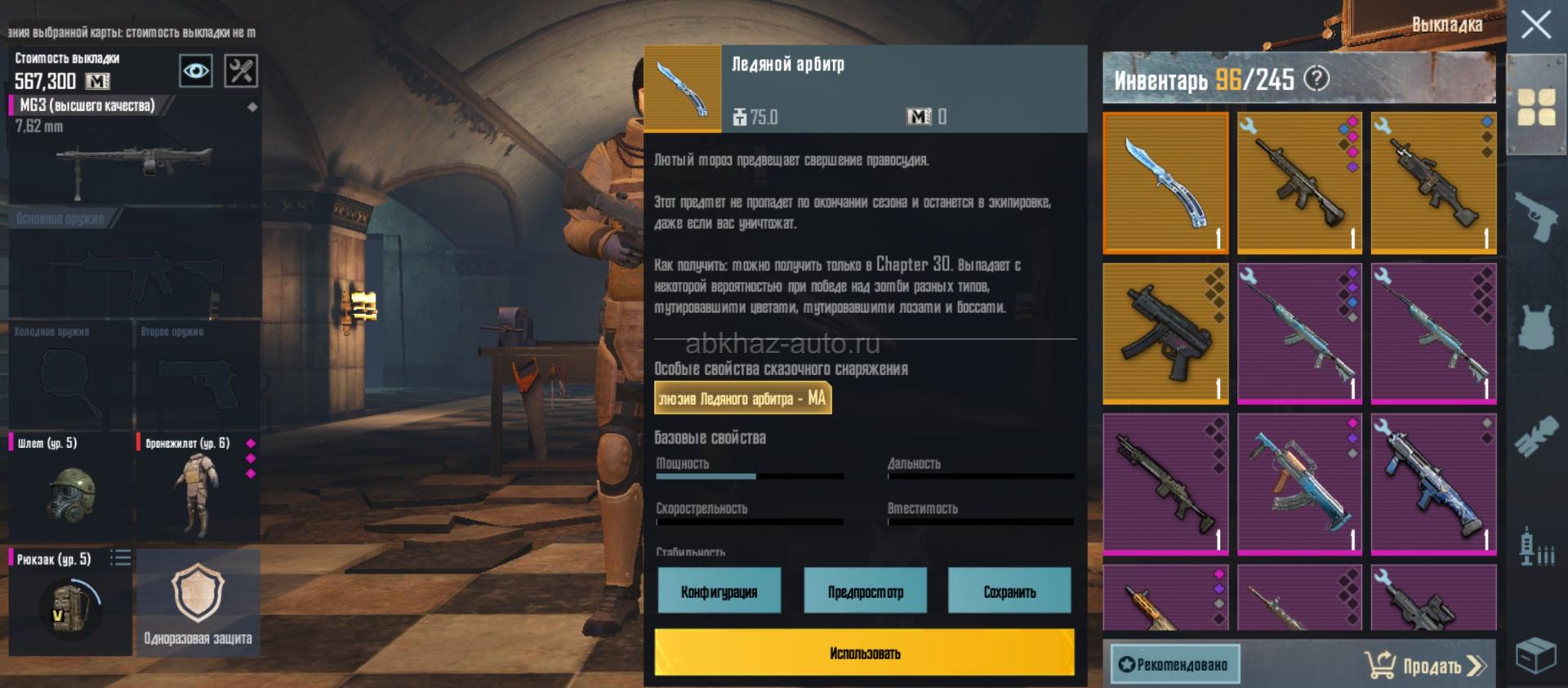Choose the blue drum-magazine rifle slot
Screen dimensions: 1568x688
pyautogui.click(x=1299, y=485)
